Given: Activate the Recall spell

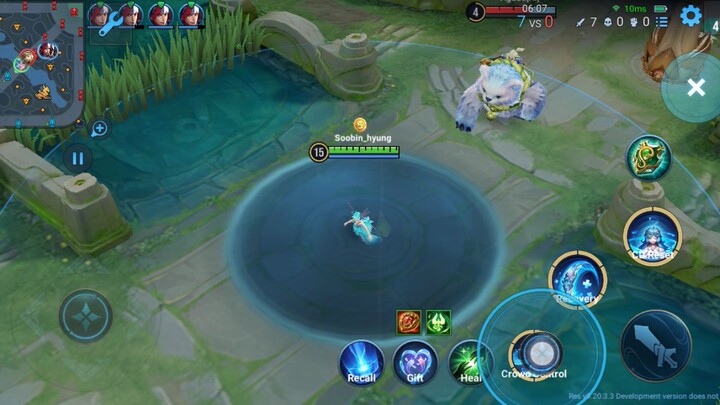Looking at the screenshot, I should click(x=361, y=361).
